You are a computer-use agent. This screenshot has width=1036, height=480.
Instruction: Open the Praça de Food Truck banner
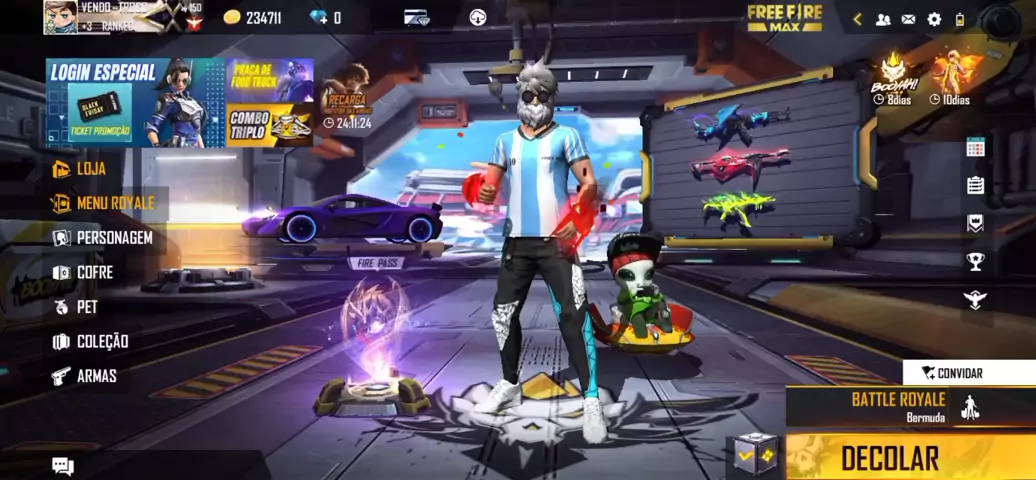[269, 80]
